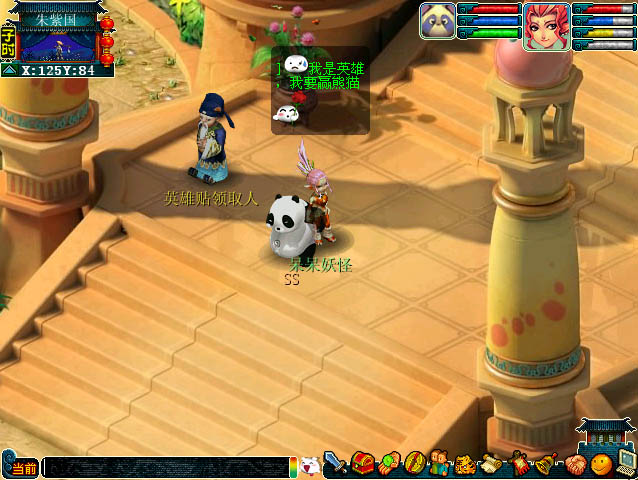
Task: Open the tiger pet icon
Action: 466,464
